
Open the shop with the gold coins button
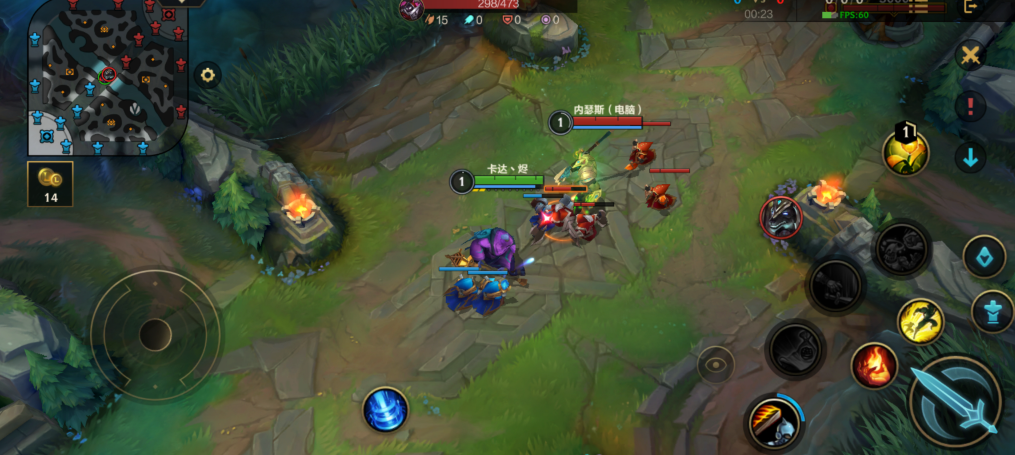pos(49,183)
